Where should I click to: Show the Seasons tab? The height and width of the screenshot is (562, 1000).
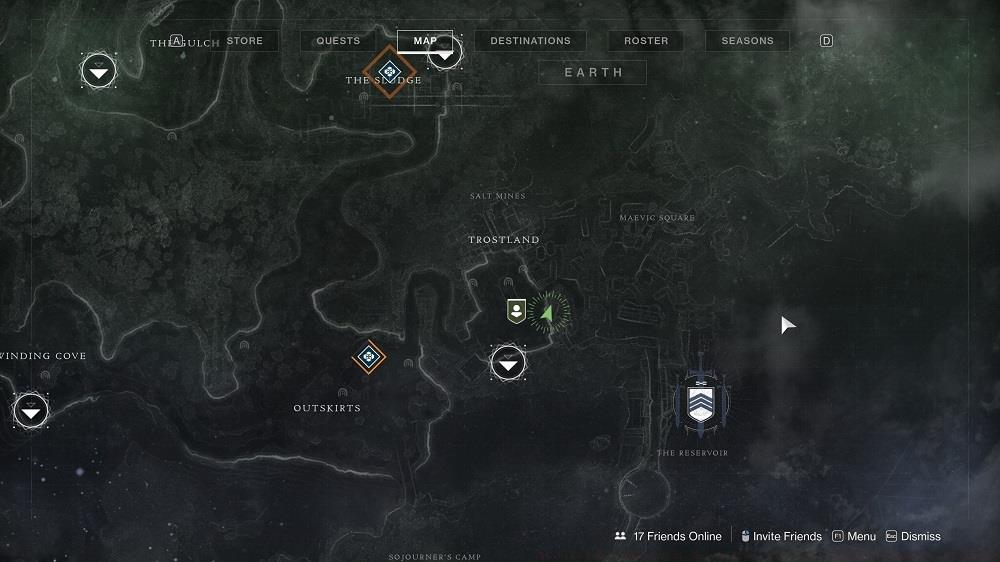[747, 41]
